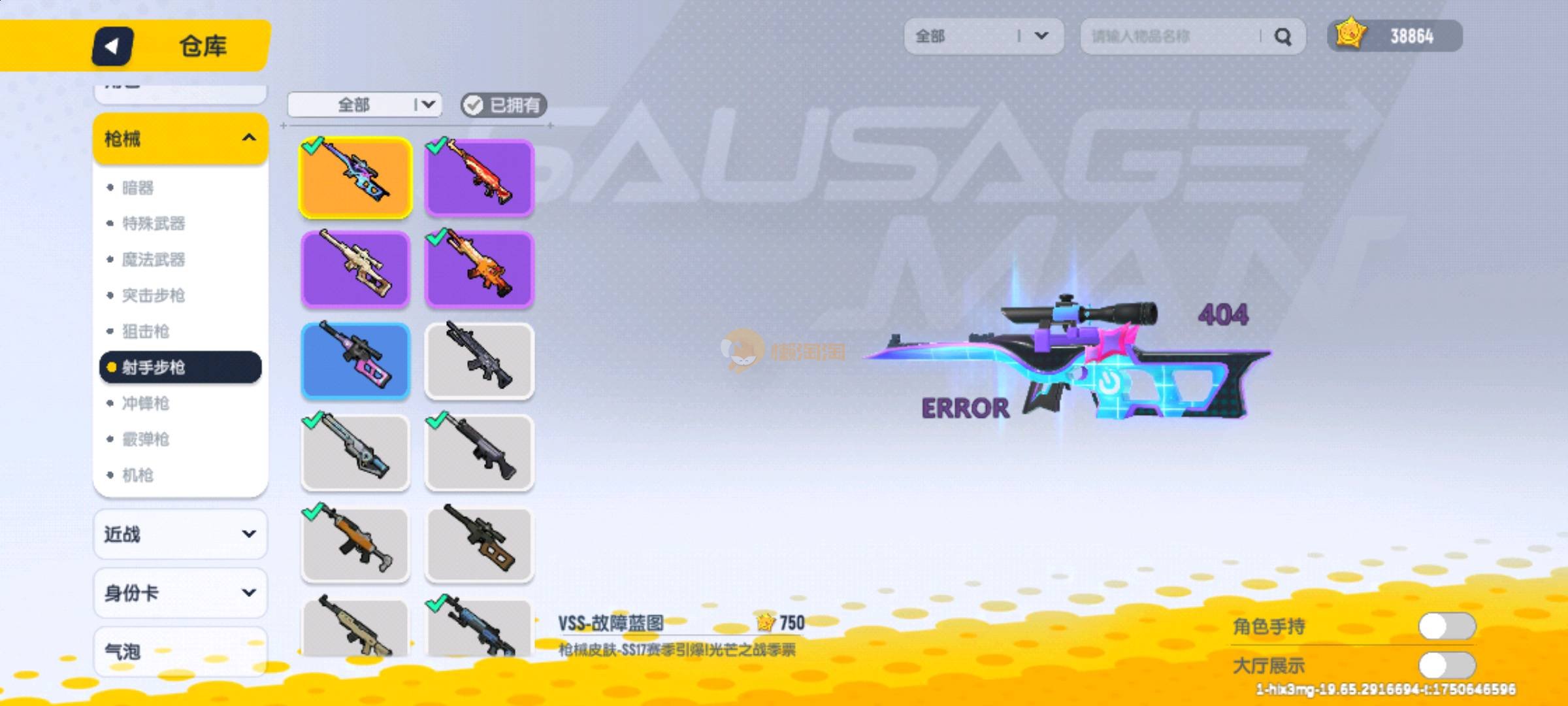Toggle the 已拥有 owned filter
The image size is (1568, 706).
(x=503, y=105)
